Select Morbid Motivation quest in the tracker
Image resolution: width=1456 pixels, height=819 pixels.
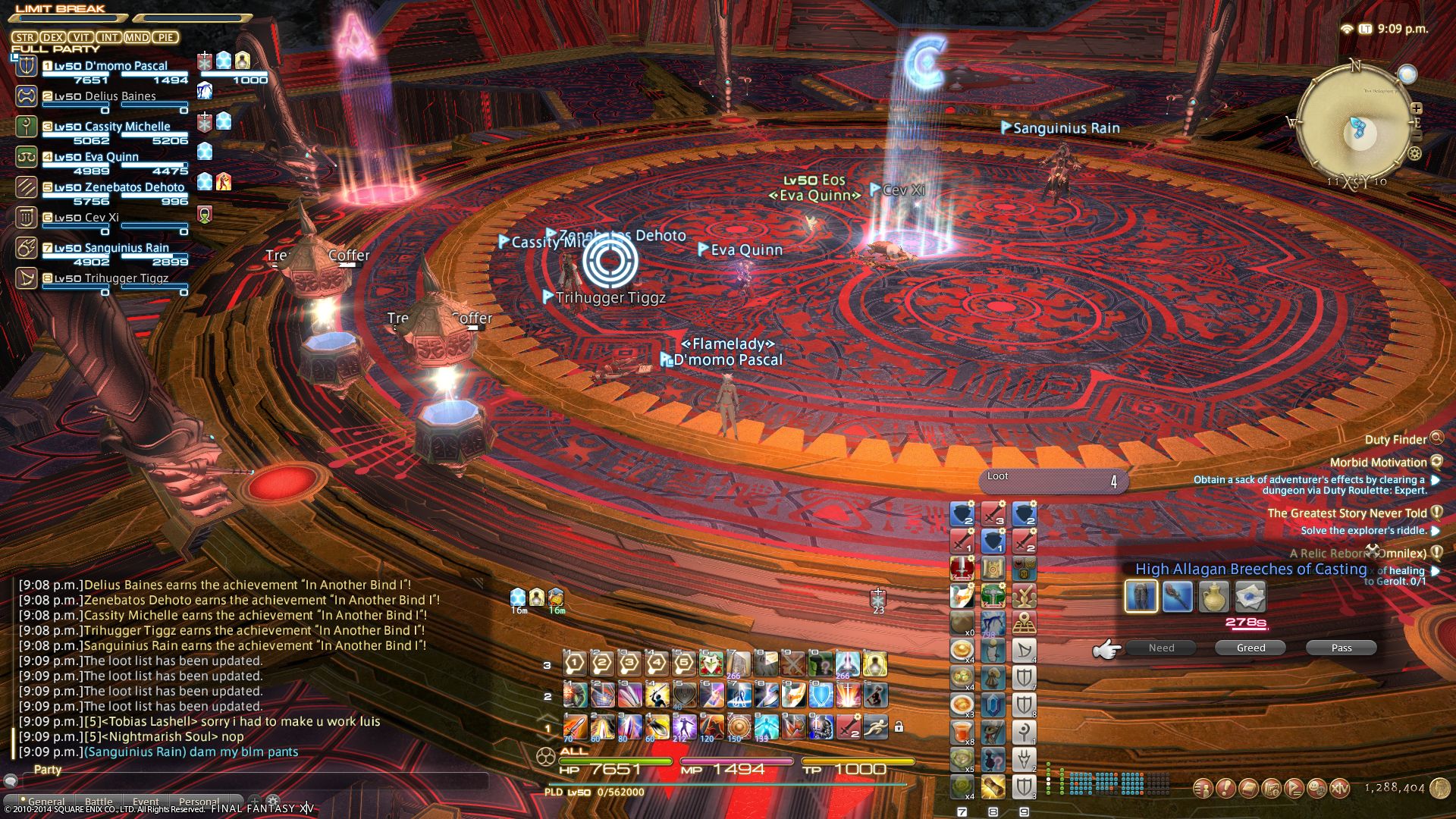click(1378, 462)
